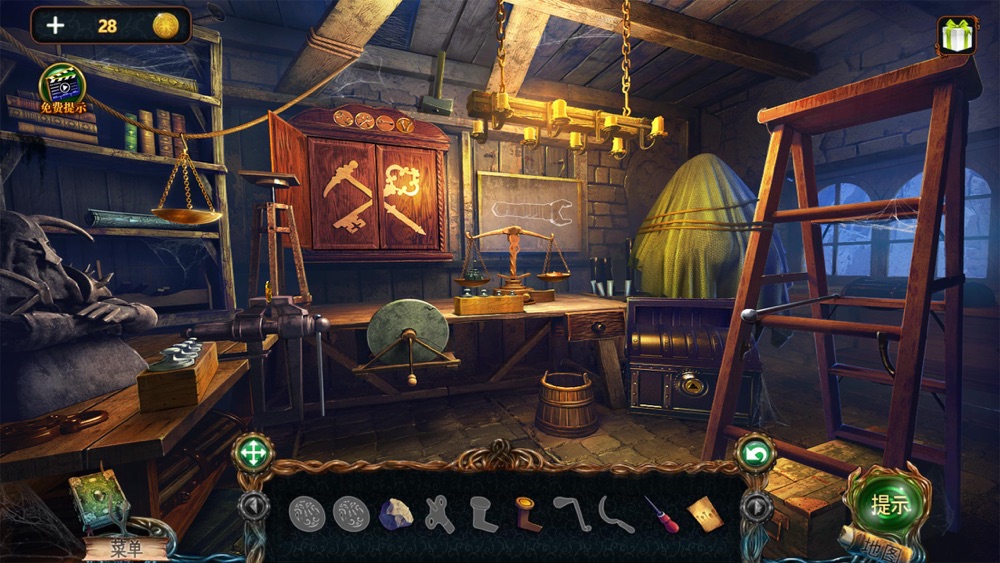Image resolution: width=1000 pixels, height=563 pixels.
Task: Use the green 提示 hint orb
Action: point(889,503)
